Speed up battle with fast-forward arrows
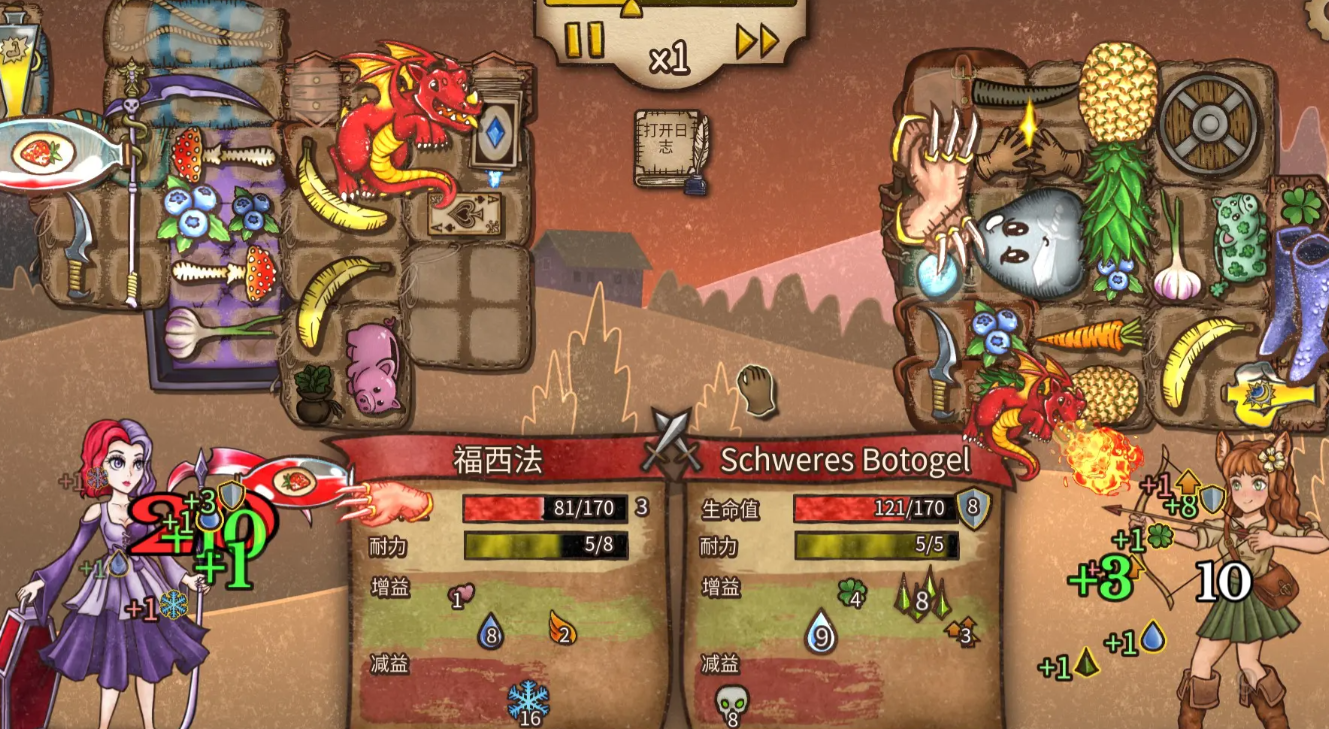This screenshot has width=1329, height=729. point(756,41)
